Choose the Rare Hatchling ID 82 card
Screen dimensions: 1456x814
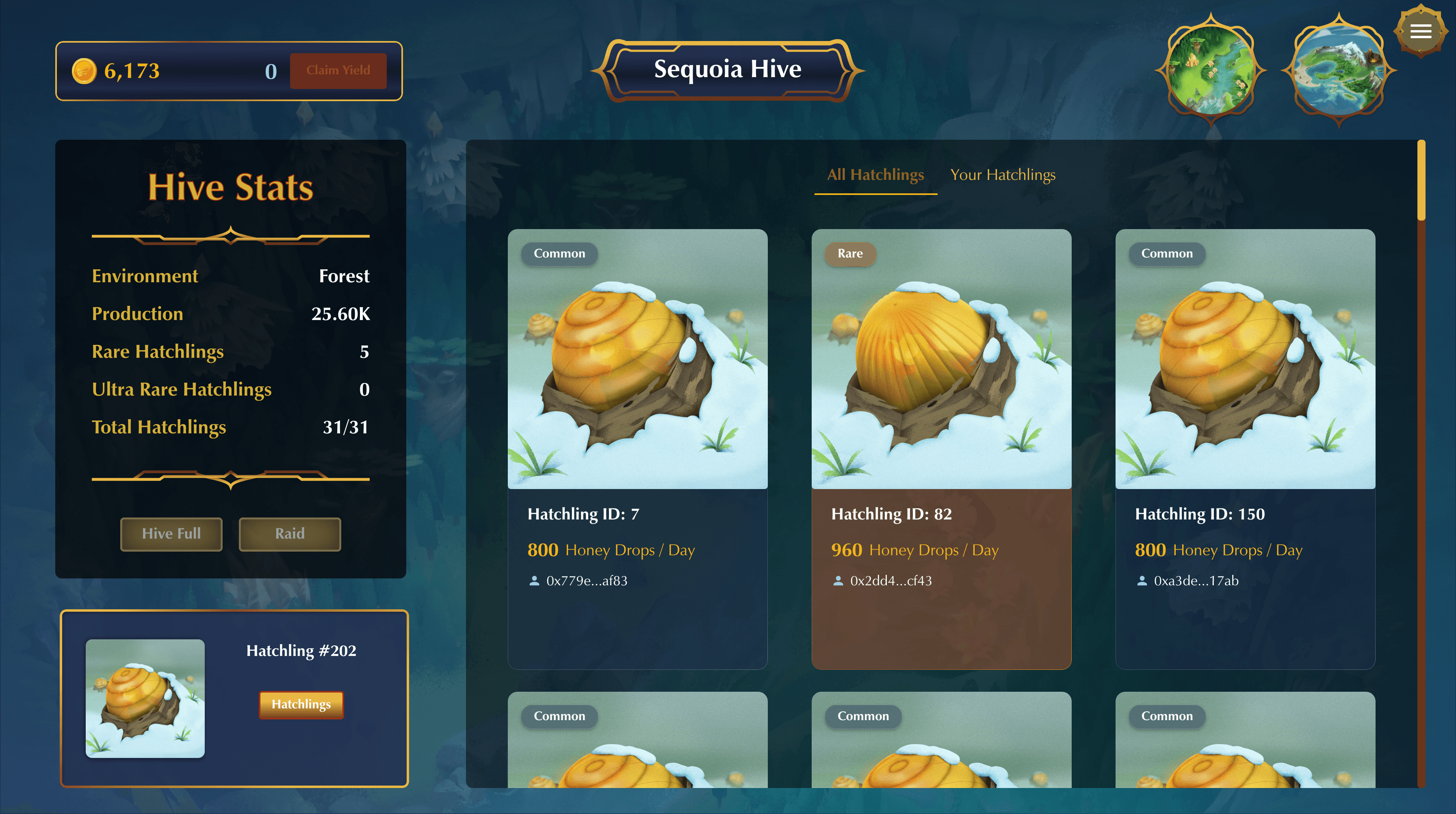click(941, 448)
